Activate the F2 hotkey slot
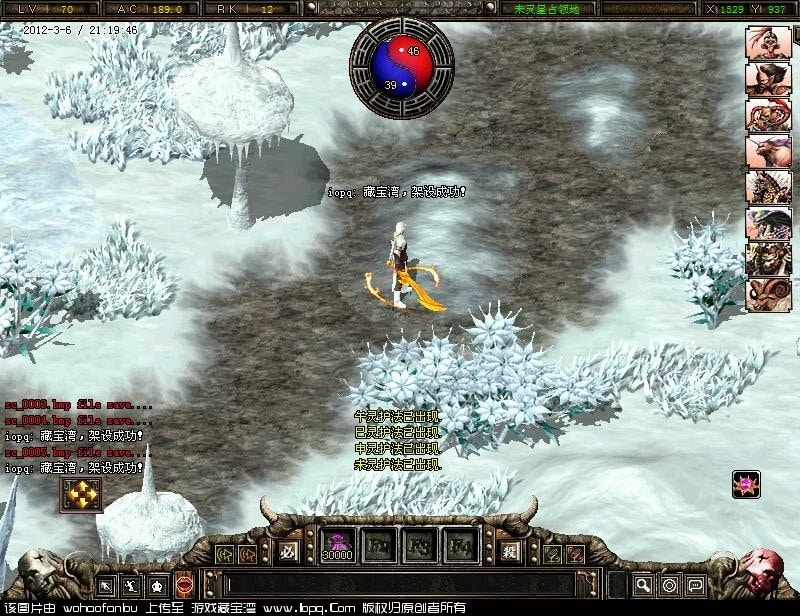The width and height of the screenshot is (800, 616). (378, 546)
